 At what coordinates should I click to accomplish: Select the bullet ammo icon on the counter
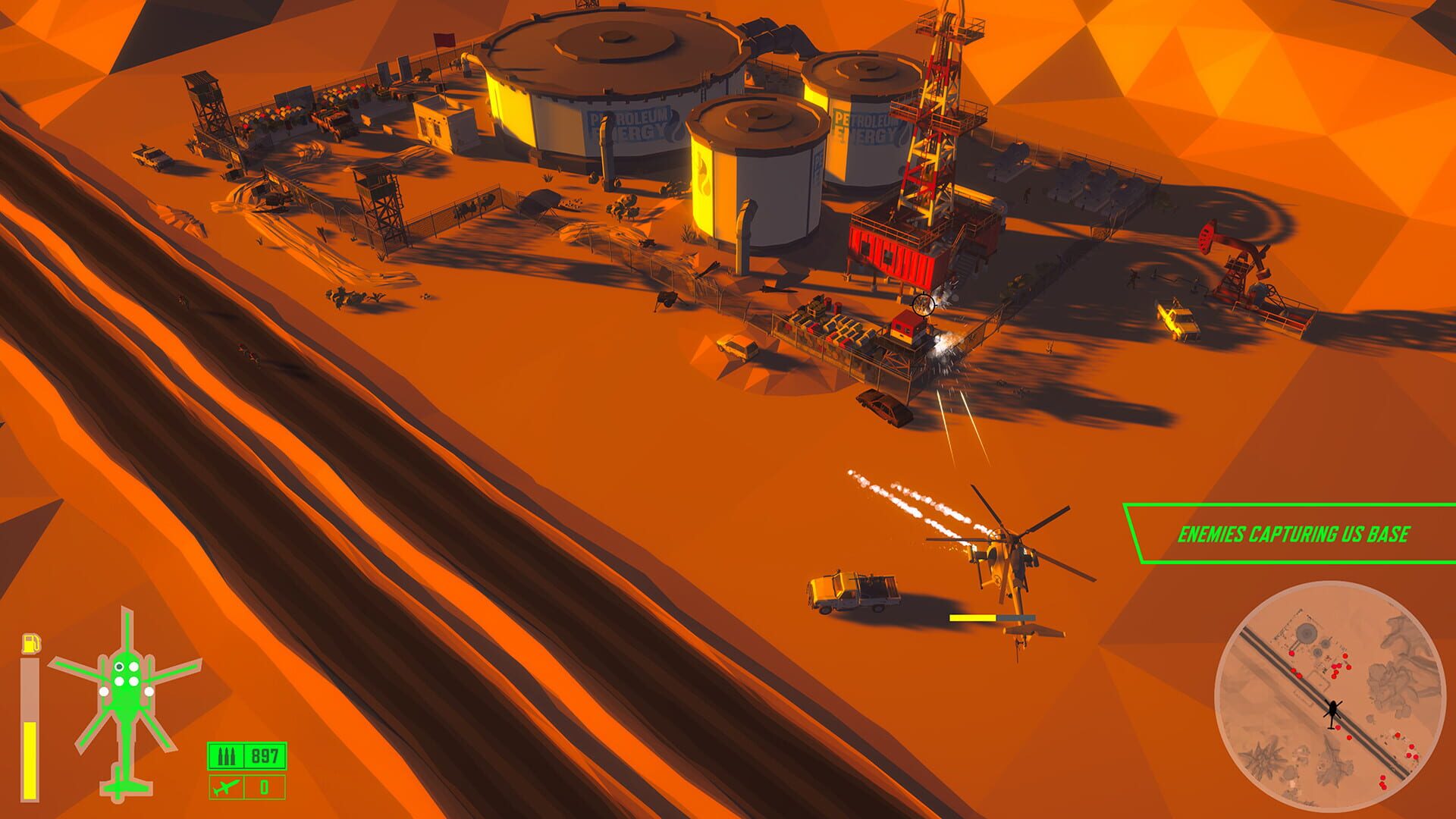click(225, 755)
